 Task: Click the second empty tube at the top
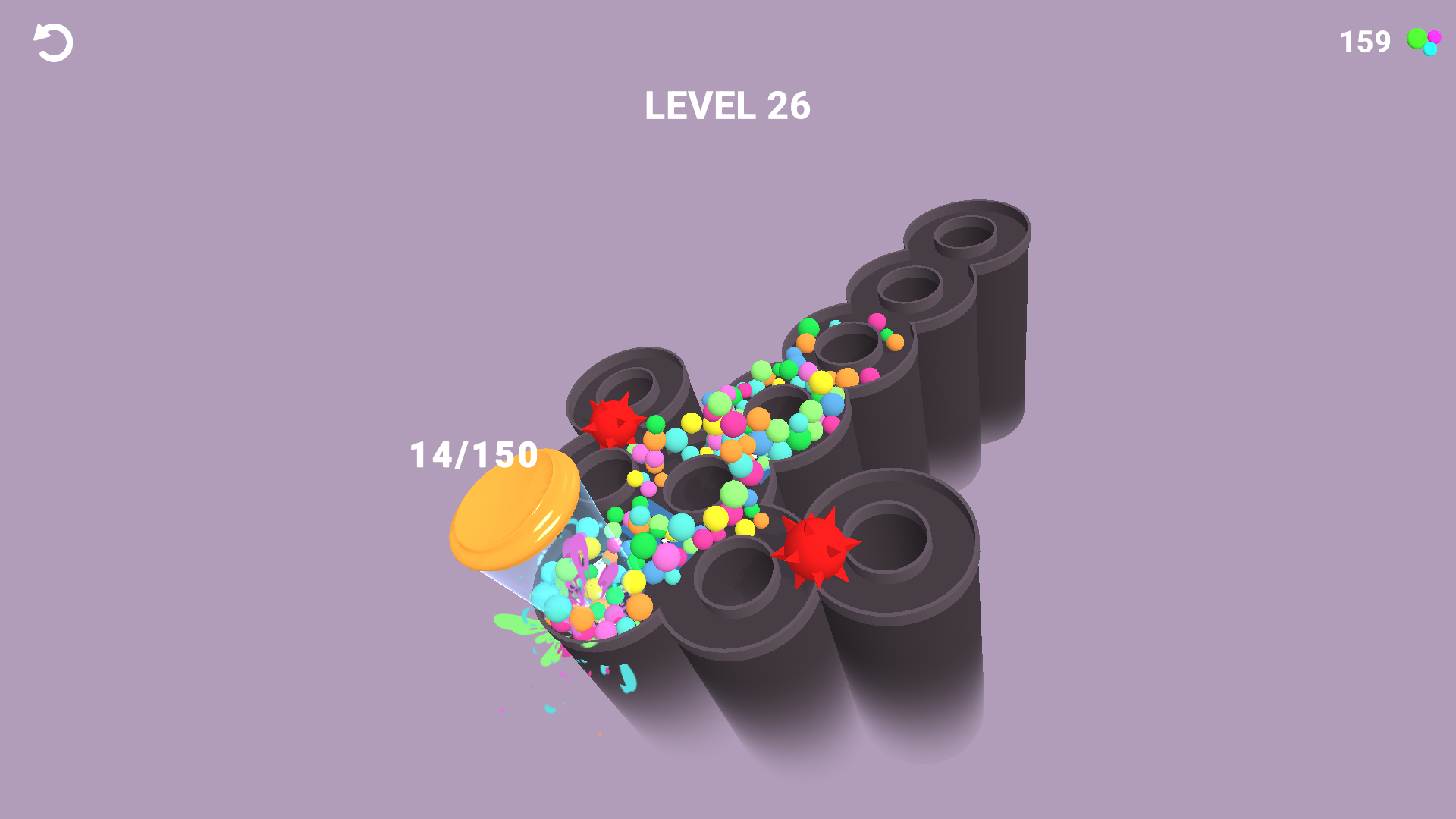(910, 288)
